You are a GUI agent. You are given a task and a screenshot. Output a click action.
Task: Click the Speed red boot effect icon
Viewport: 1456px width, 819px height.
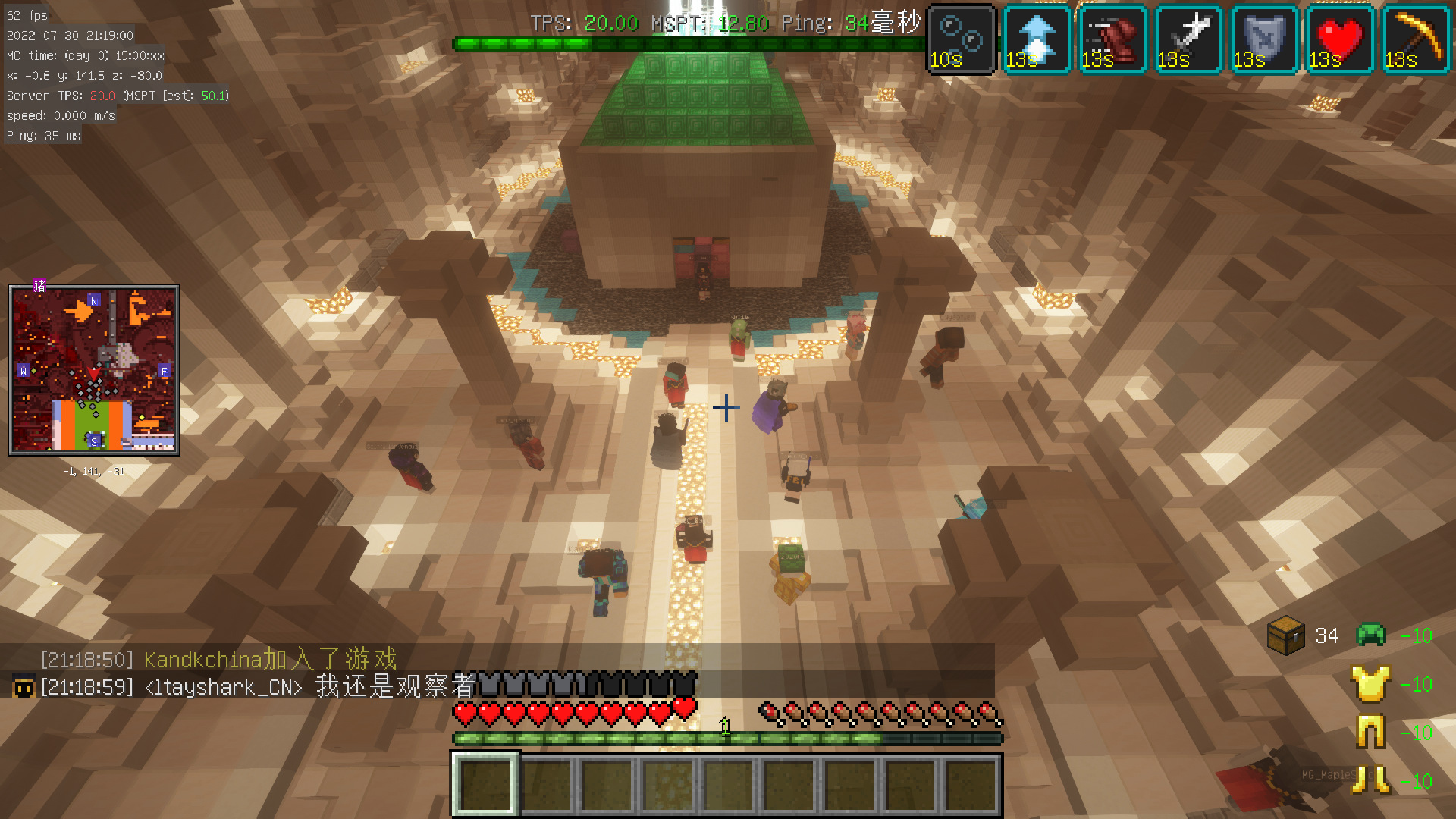[1112, 39]
